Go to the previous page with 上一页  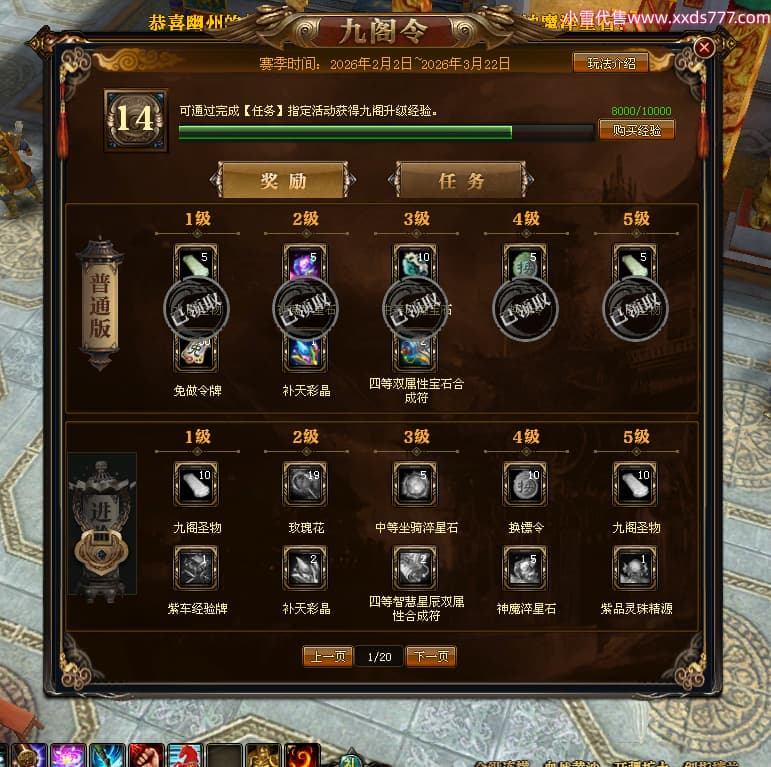click(328, 656)
